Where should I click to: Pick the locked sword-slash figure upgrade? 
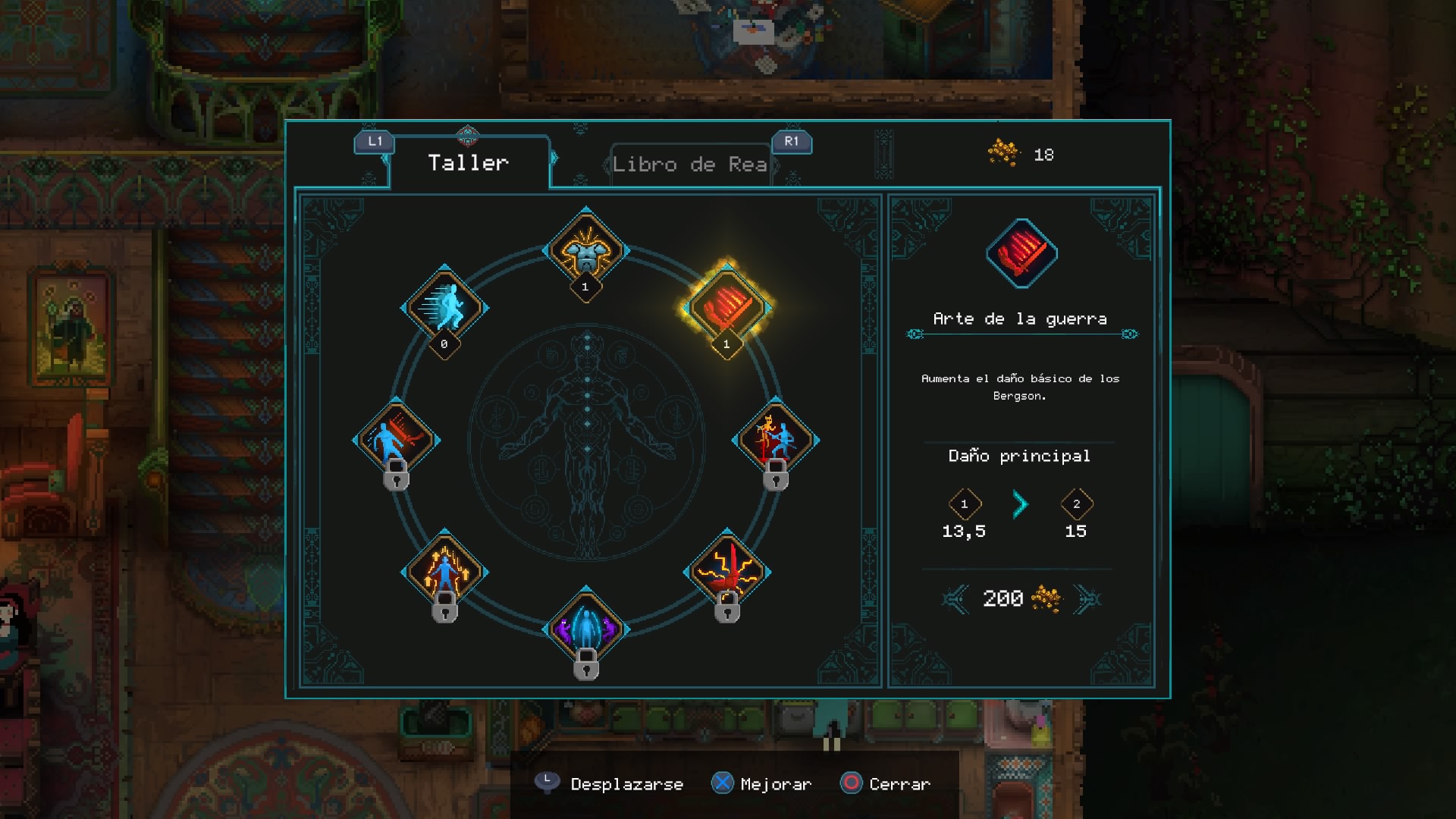[x=396, y=440]
